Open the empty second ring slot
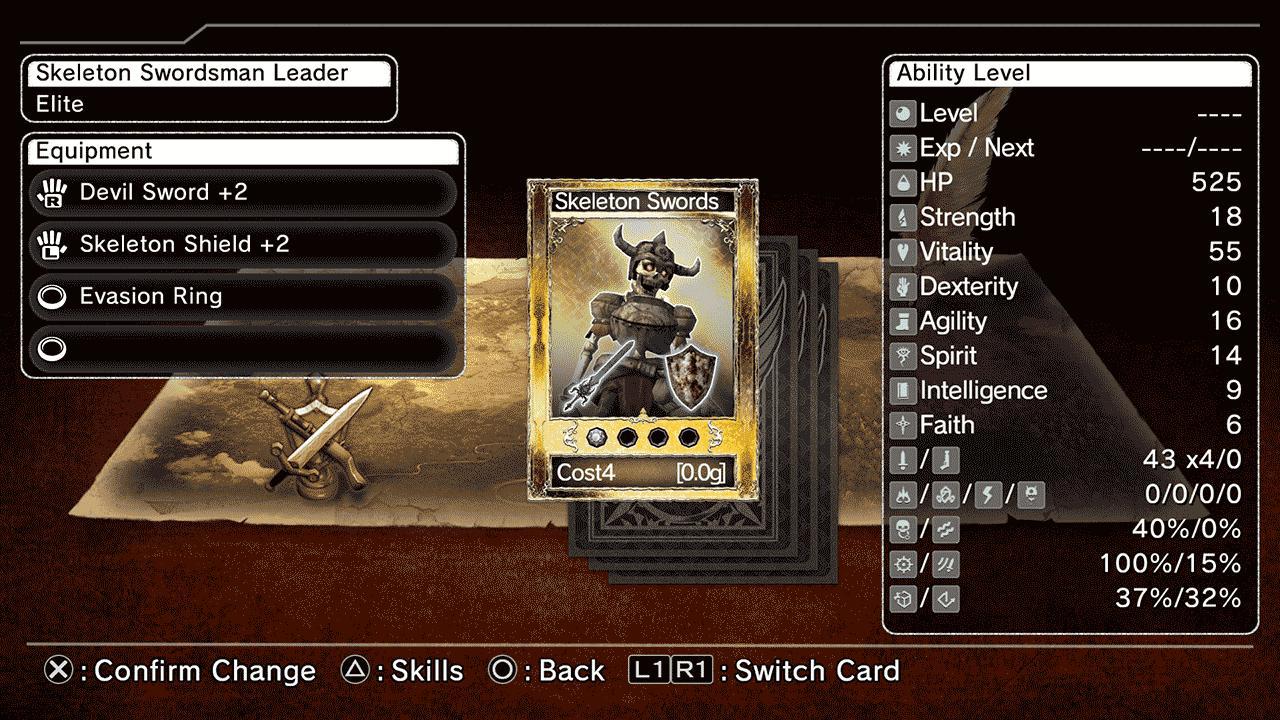The height and width of the screenshot is (720, 1280). click(240, 349)
